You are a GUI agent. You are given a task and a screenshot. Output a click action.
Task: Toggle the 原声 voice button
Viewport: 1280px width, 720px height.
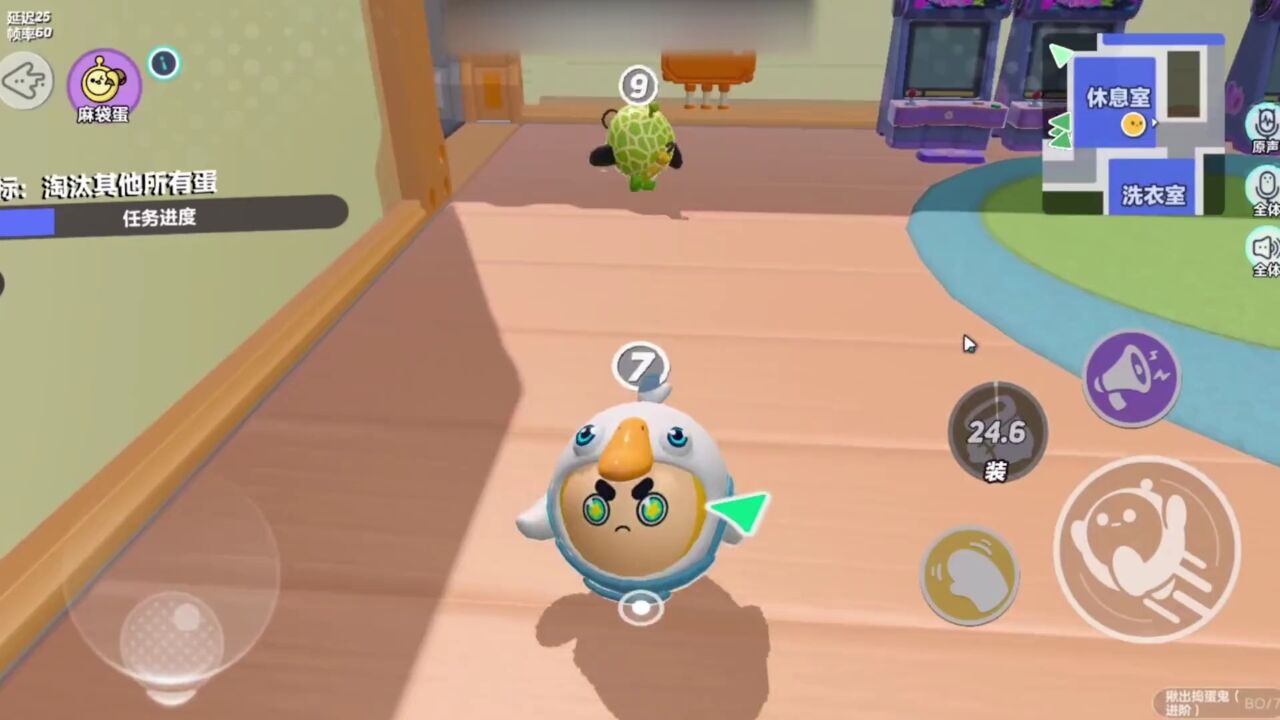1265,127
